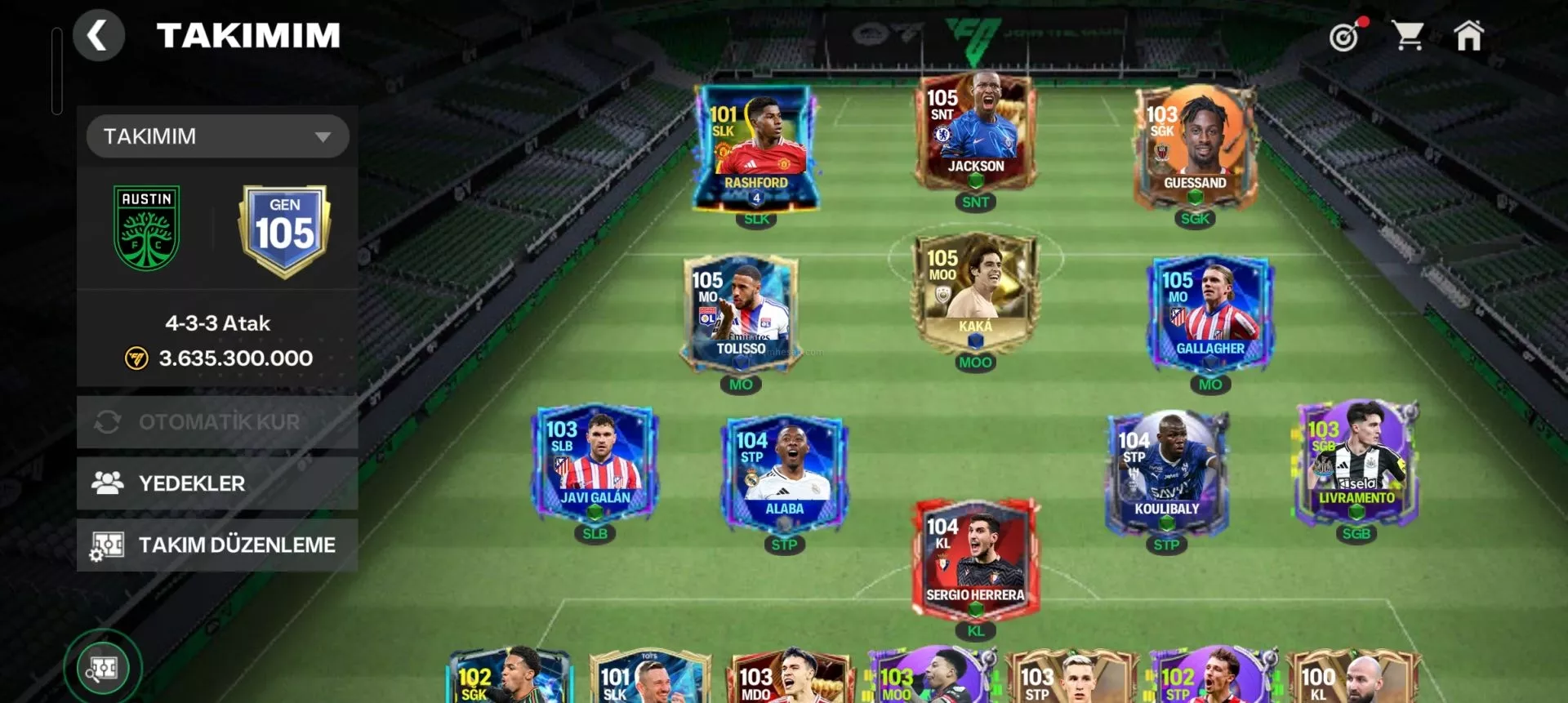This screenshot has width=1568, height=703.
Task: Open the YEDEKLER substitutes menu
Action: coord(217,483)
